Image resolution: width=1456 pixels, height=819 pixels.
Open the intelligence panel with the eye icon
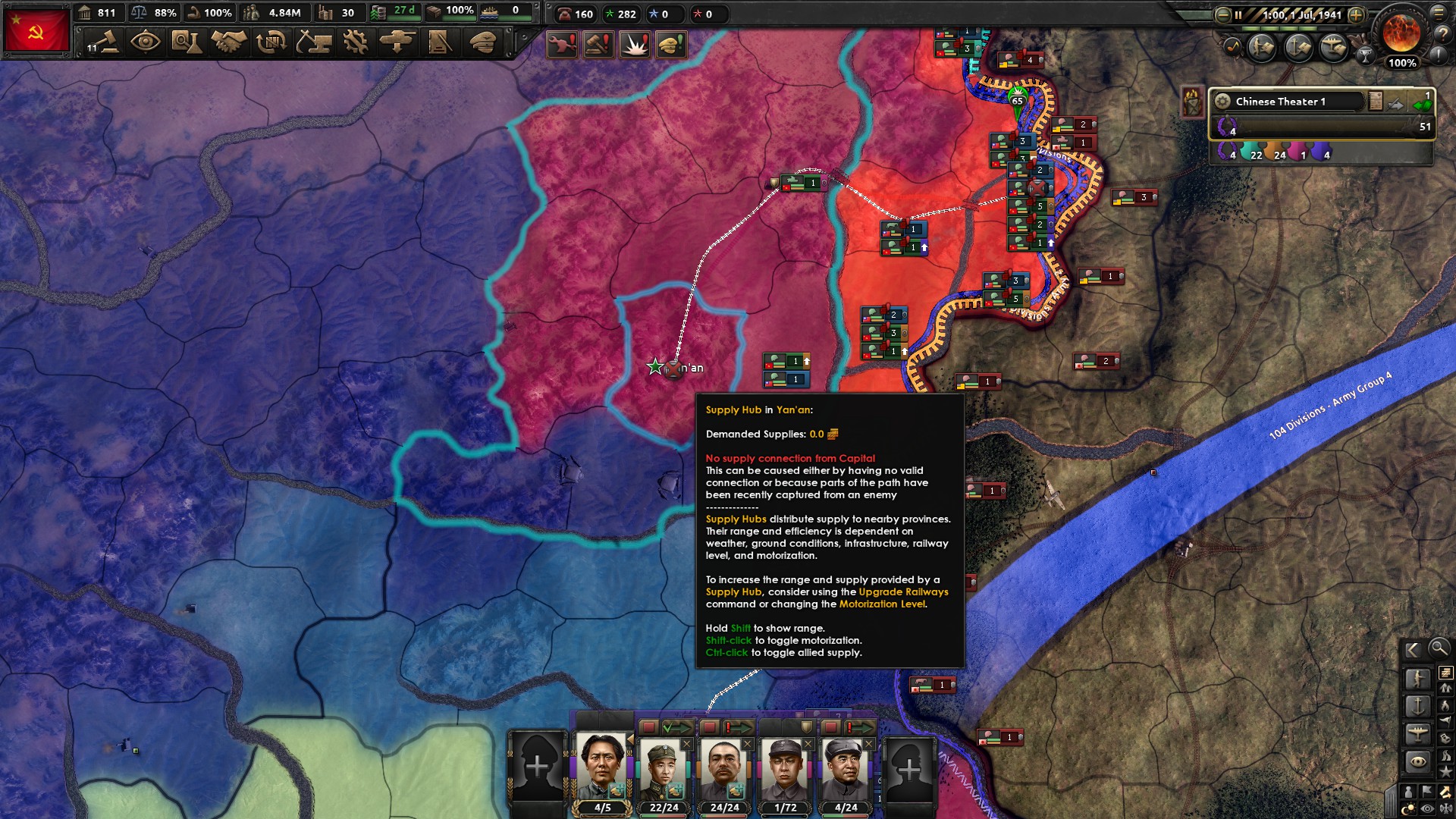click(x=144, y=43)
